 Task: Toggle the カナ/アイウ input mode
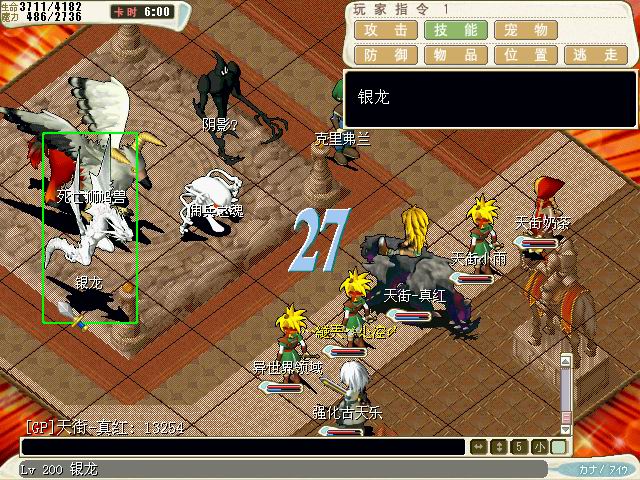(601, 468)
